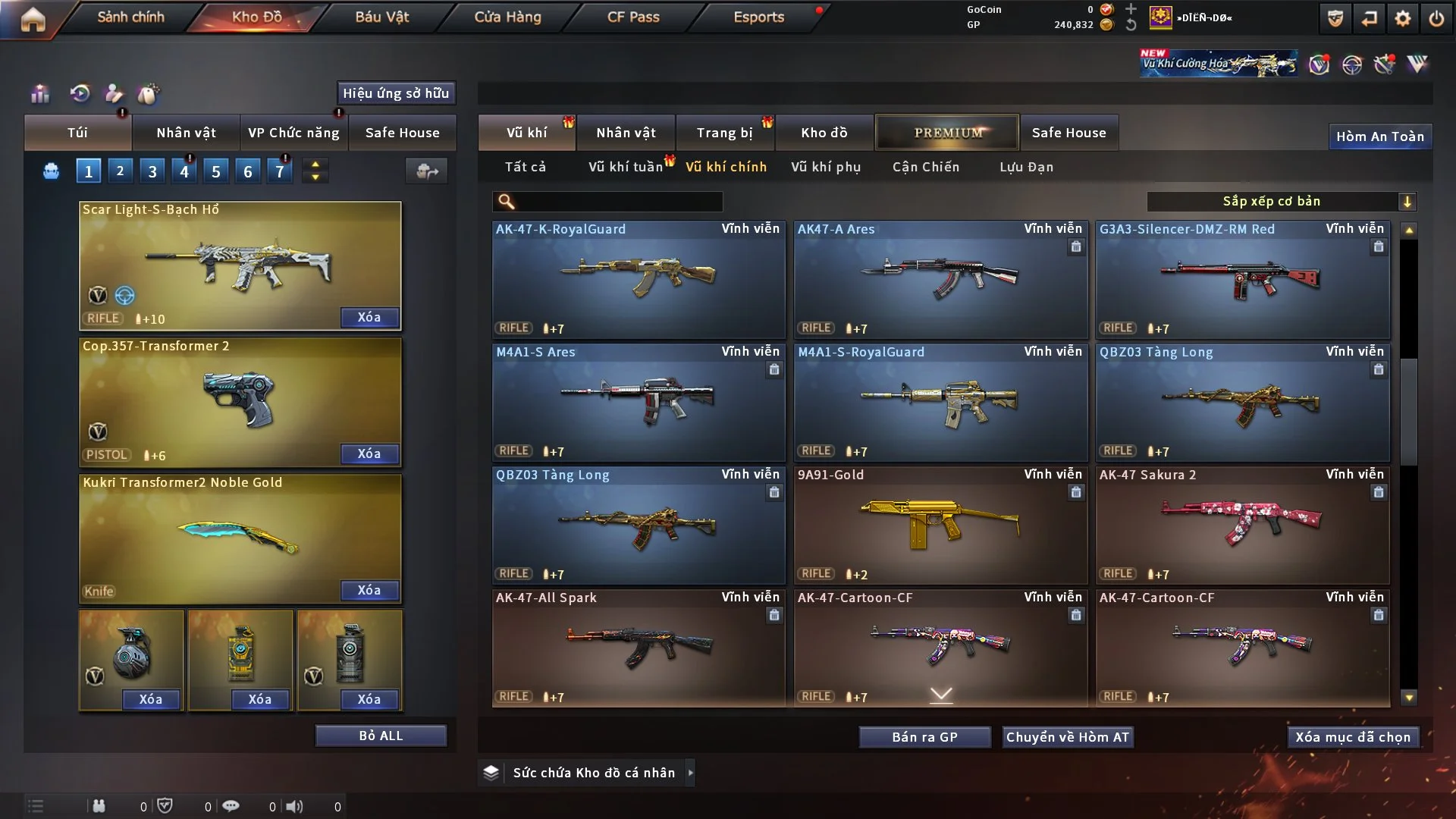Open the Cửa Hàng shop menu
Viewport: 1456px width, 819px height.
coord(507,17)
